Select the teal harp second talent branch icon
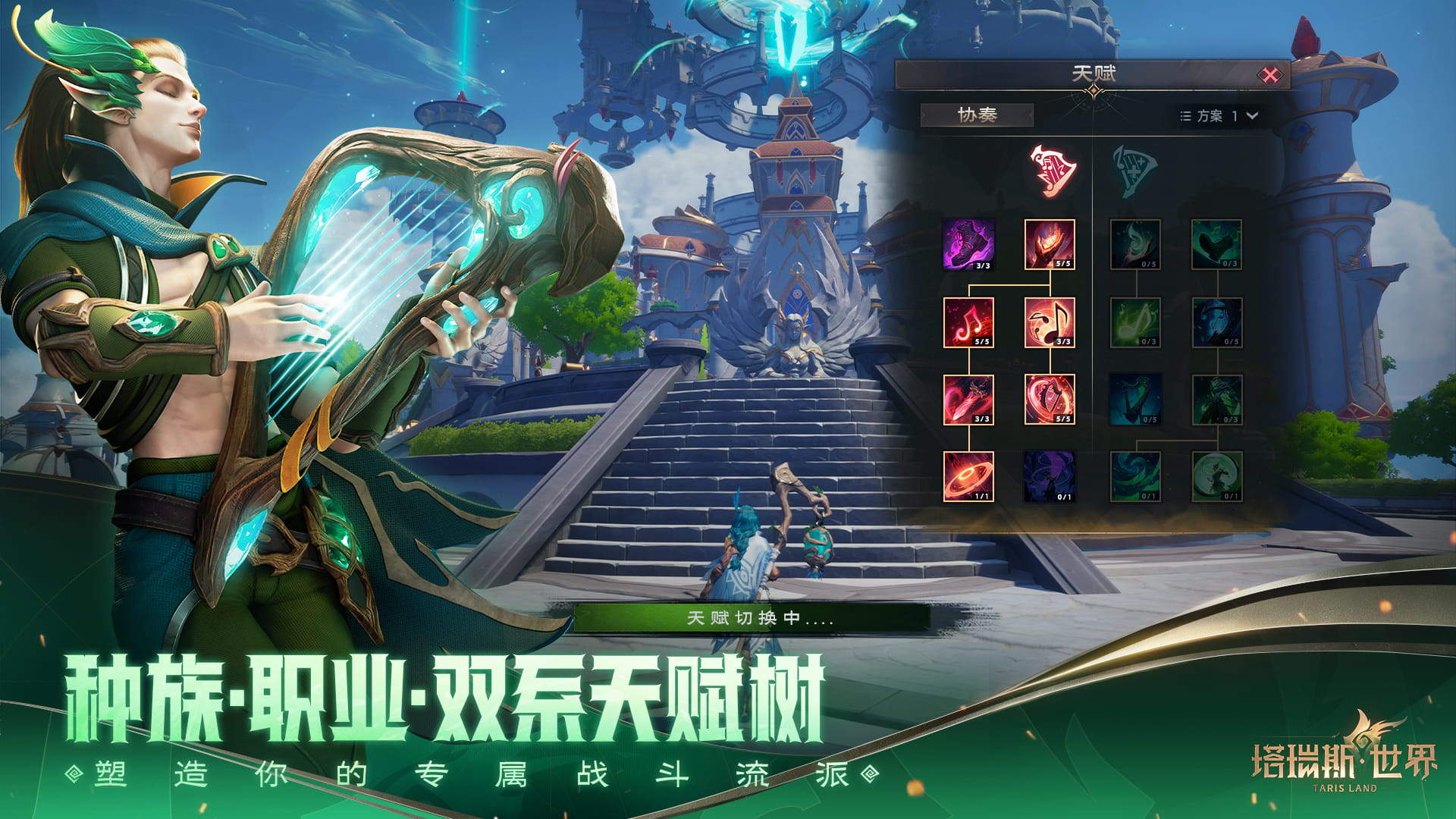The height and width of the screenshot is (819, 1456). point(1133,169)
